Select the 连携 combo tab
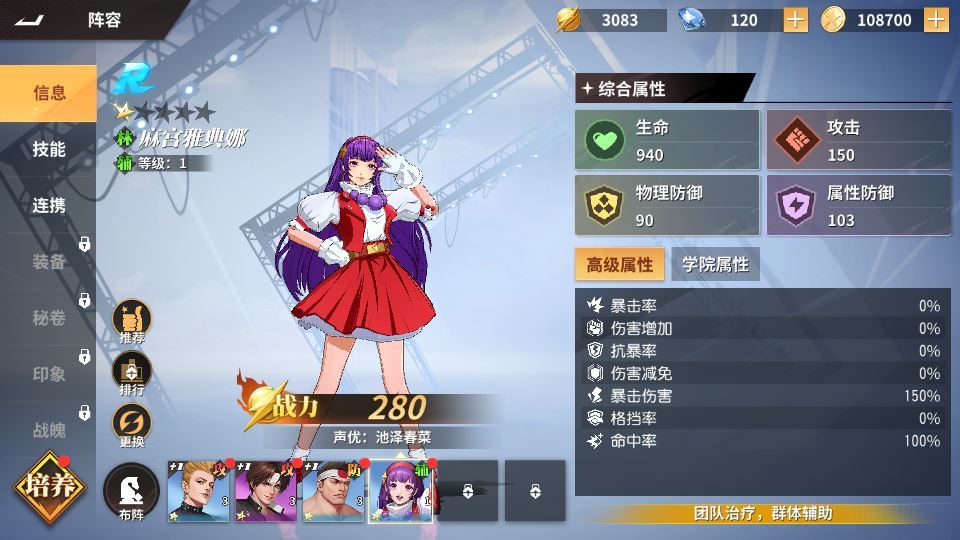Image resolution: width=960 pixels, height=540 pixels. point(48,205)
